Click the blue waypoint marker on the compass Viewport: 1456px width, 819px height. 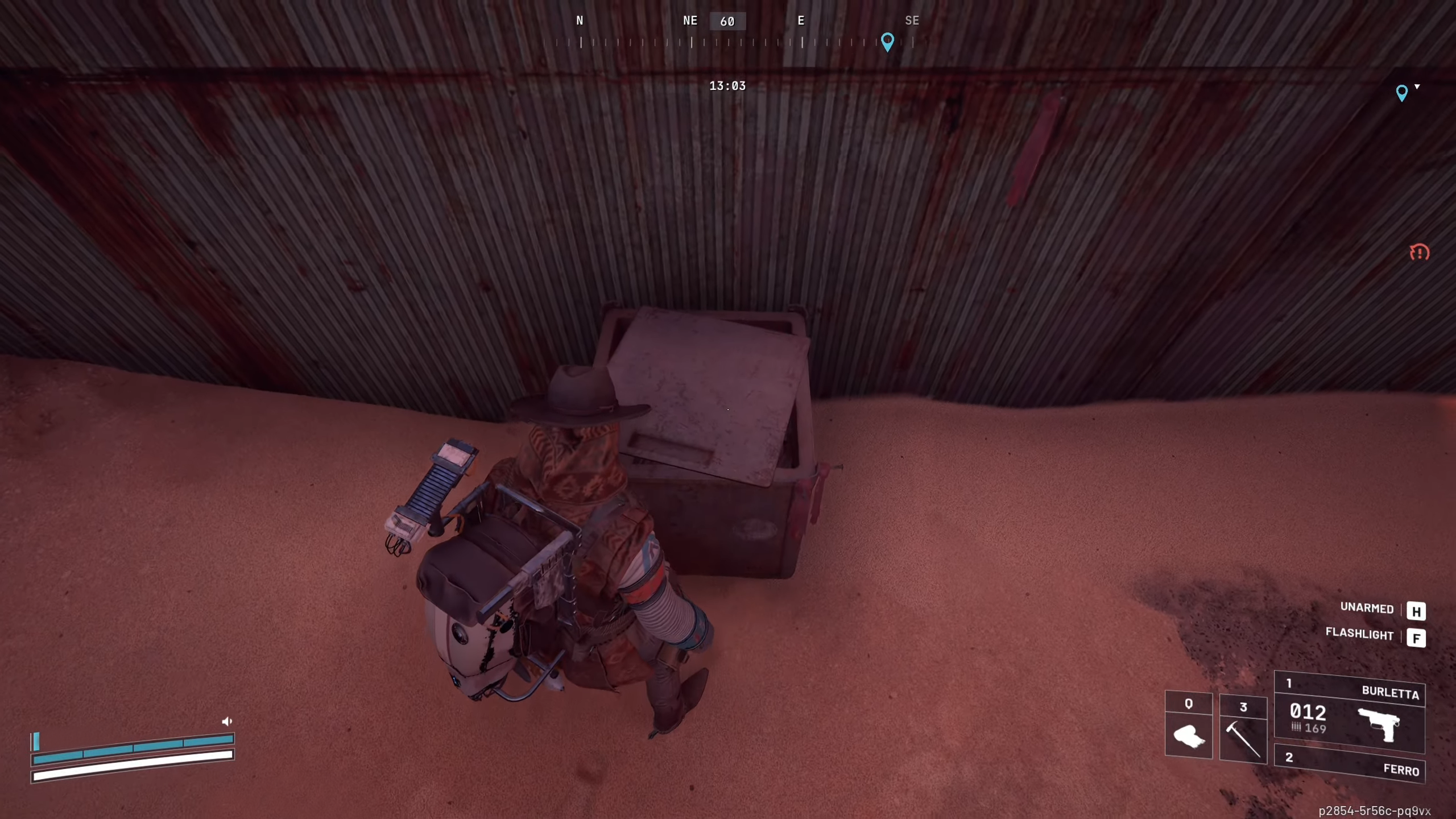[x=887, y=42]
